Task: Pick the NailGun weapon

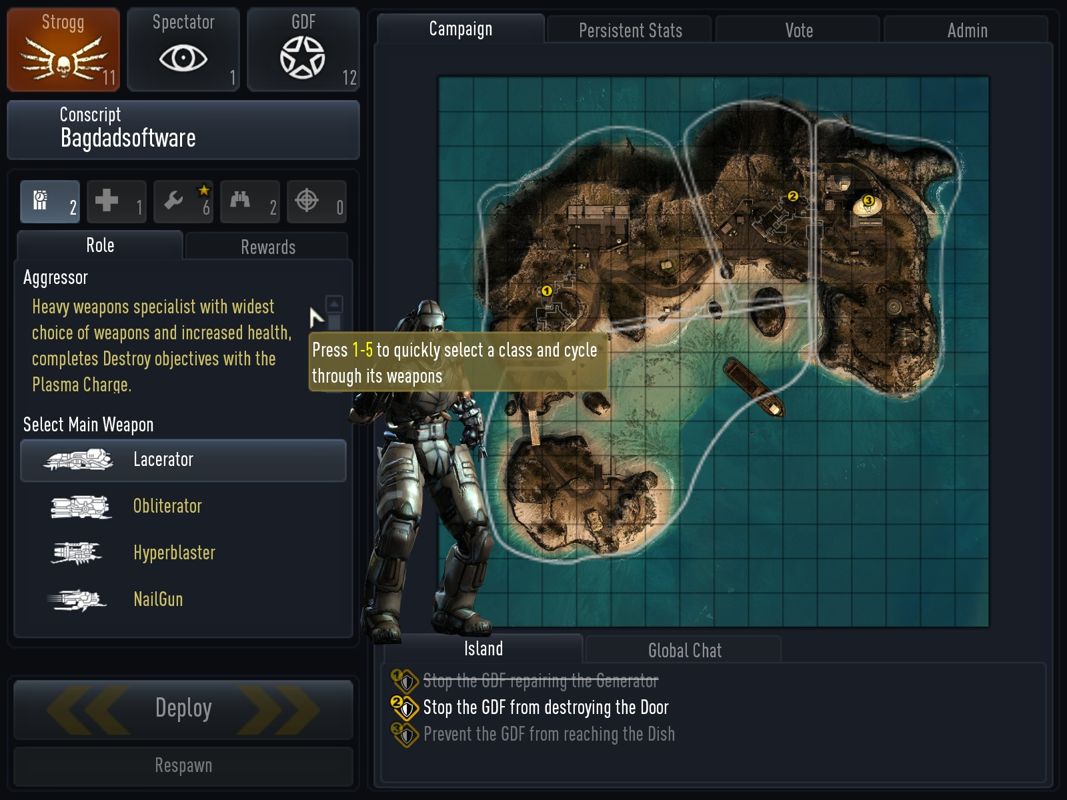Action: coord(158,600)
